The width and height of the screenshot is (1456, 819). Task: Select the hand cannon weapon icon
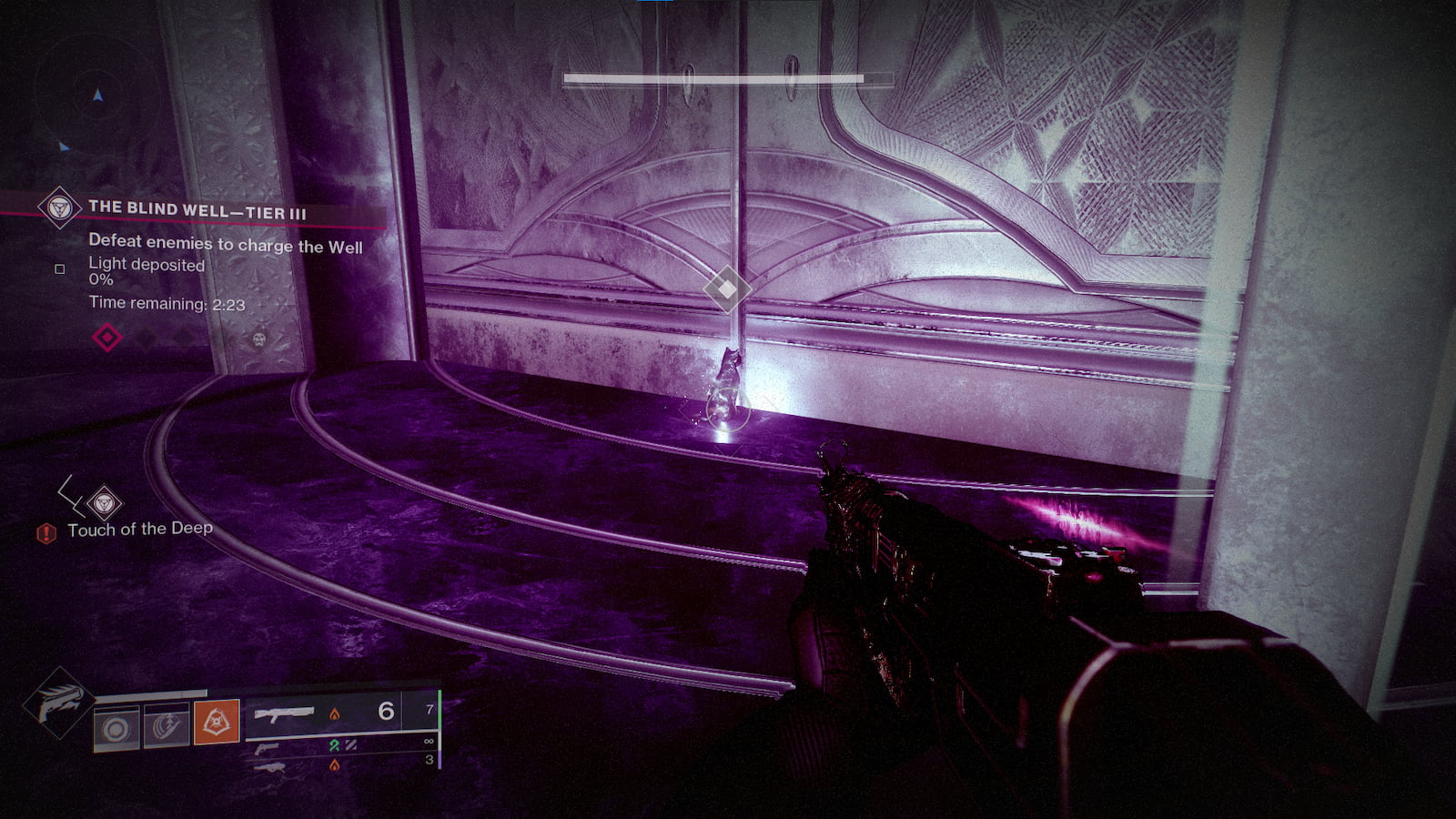click(x=266, y=749)
